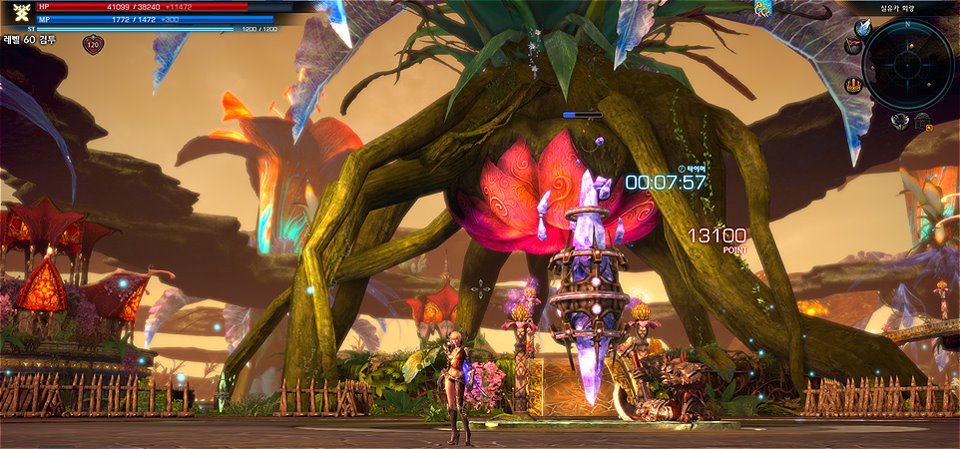Click the silver crest emblem below the minimap
This screenshot has height=449, width=960.
coord(899,120)
